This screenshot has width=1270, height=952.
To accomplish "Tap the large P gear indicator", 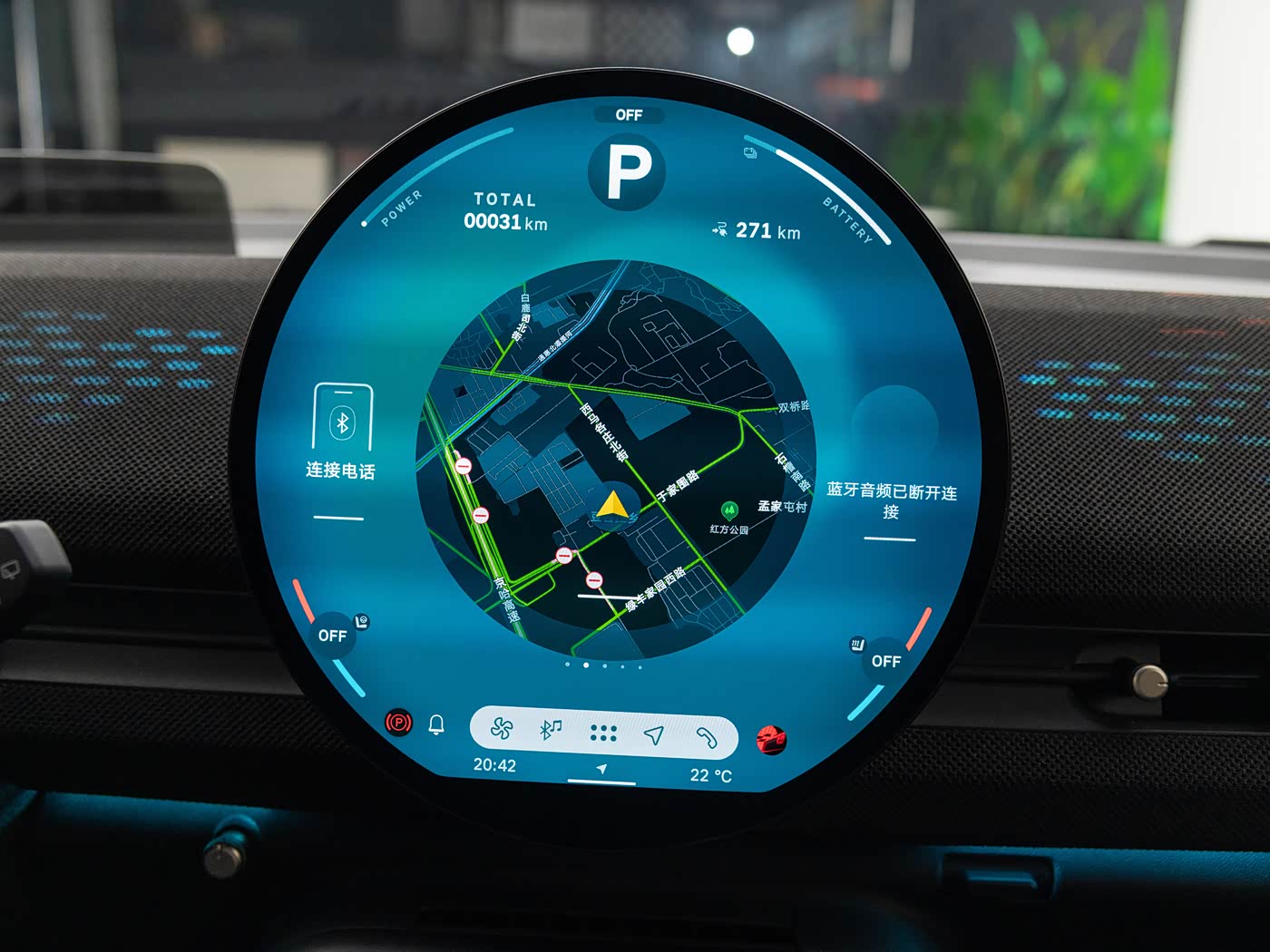I will tap(628, 171).
